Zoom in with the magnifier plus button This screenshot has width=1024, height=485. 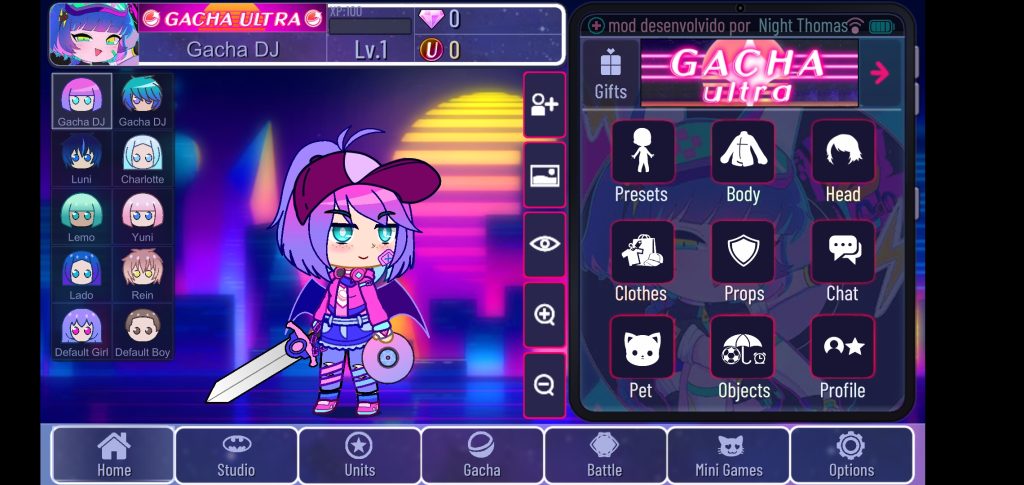(x=544, y=315)
